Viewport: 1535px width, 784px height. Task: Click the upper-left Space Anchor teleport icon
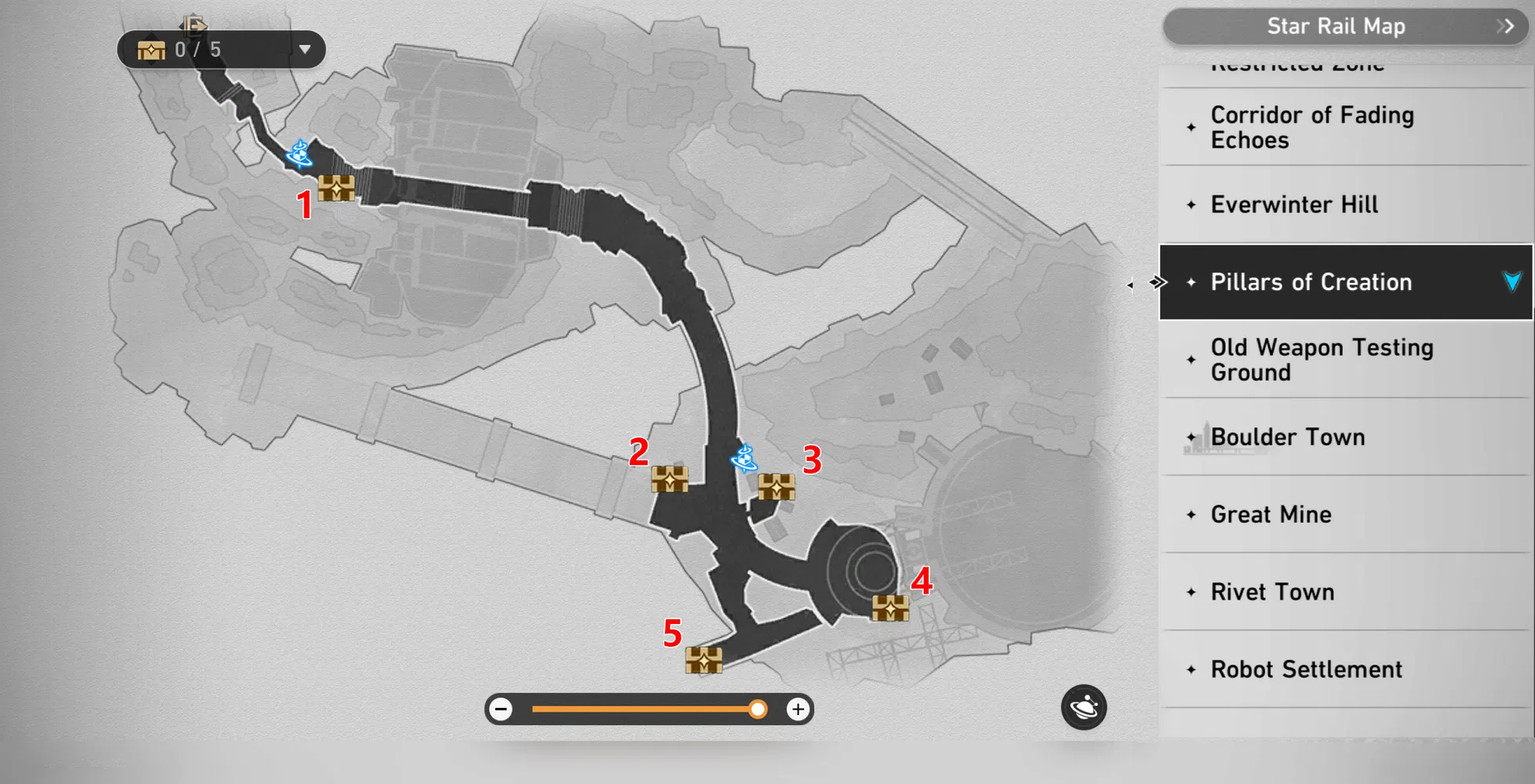pos(298,154)
